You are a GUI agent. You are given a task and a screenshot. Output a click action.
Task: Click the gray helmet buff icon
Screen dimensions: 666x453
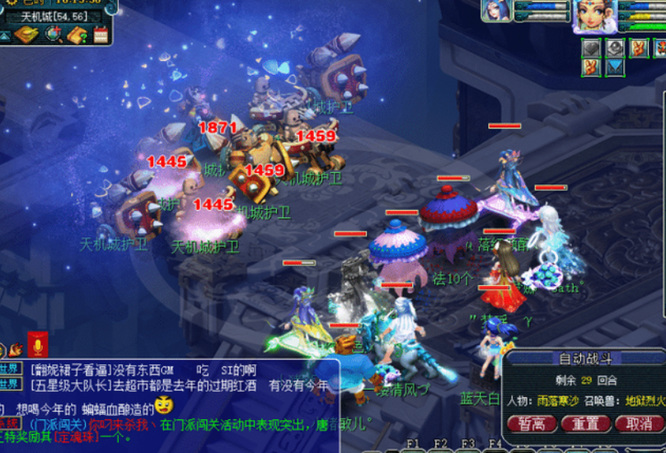click(x=615, y=48)
